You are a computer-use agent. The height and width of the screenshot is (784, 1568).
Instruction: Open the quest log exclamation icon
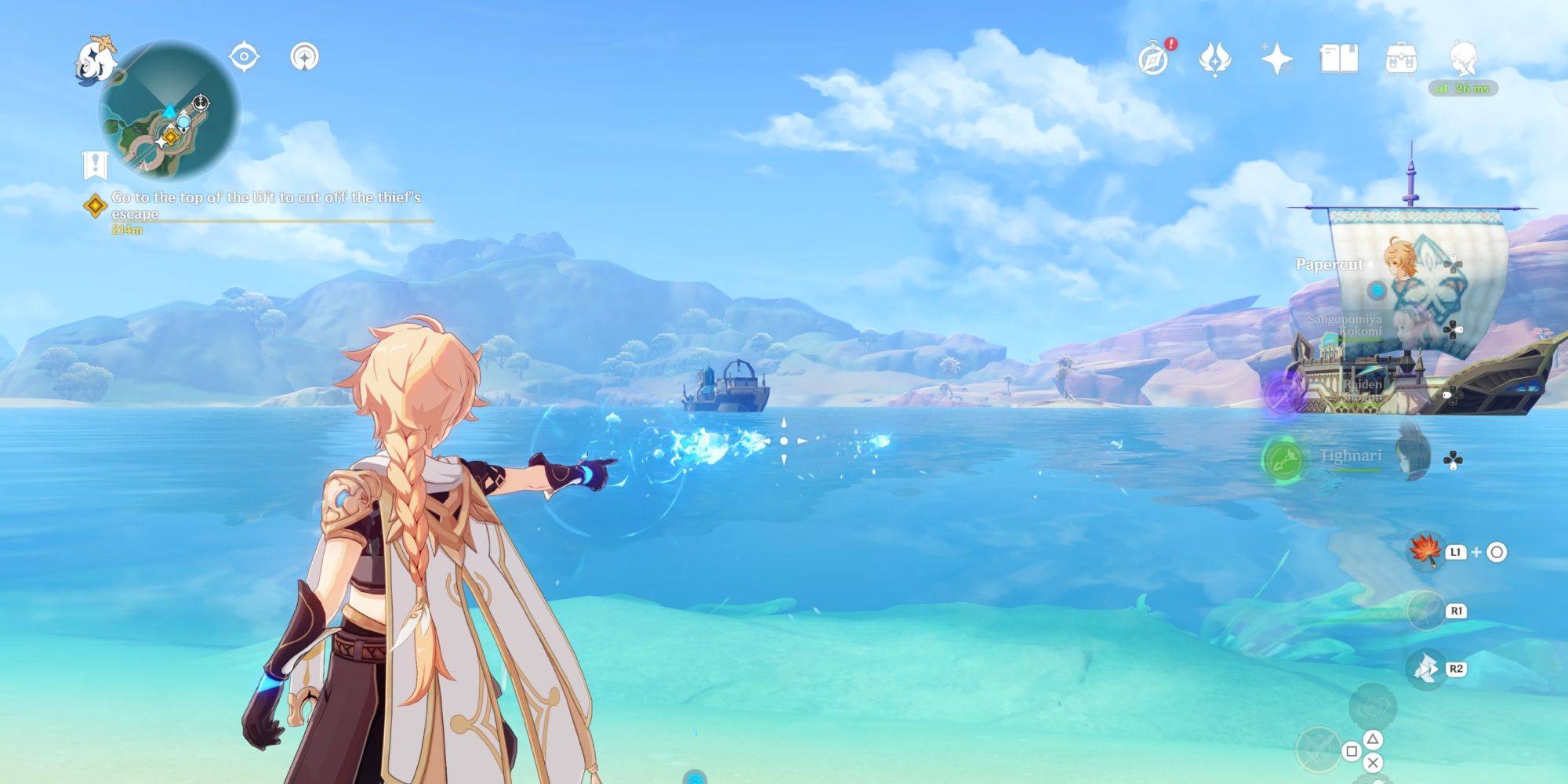click(x=95, y=165)
